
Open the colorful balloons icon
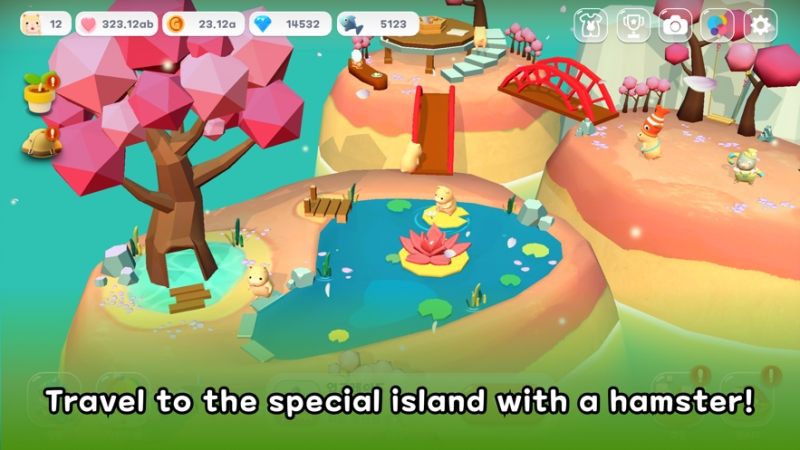(x=718, y=25)
